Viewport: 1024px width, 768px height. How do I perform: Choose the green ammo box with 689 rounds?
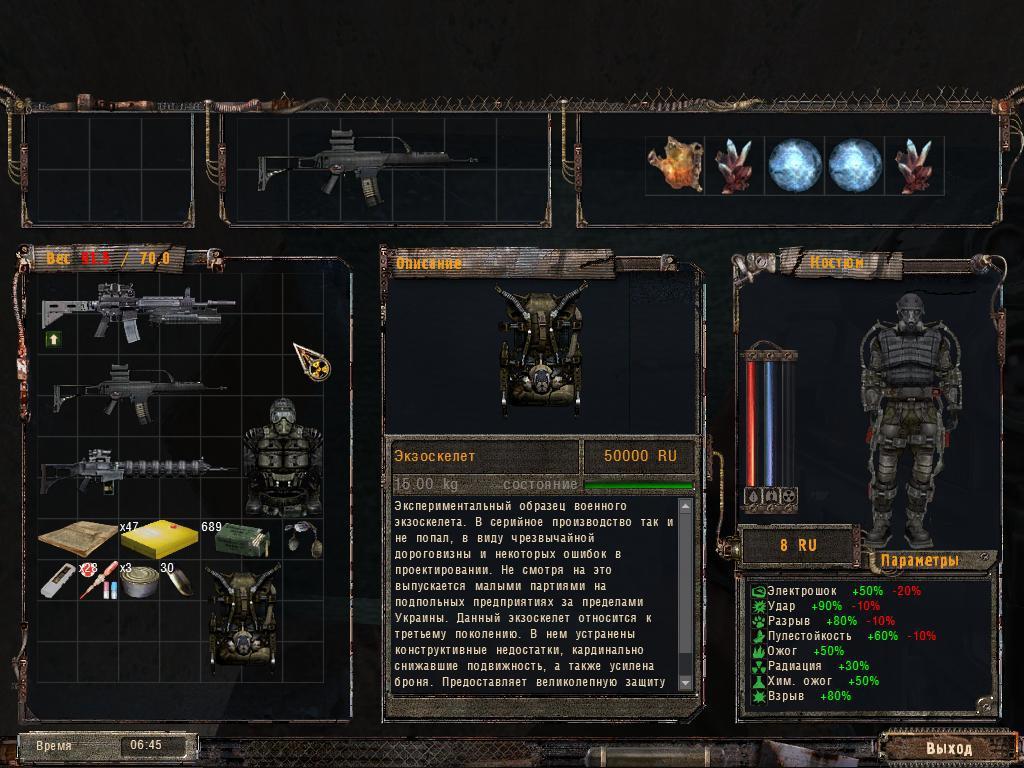[x=241, y=542]
